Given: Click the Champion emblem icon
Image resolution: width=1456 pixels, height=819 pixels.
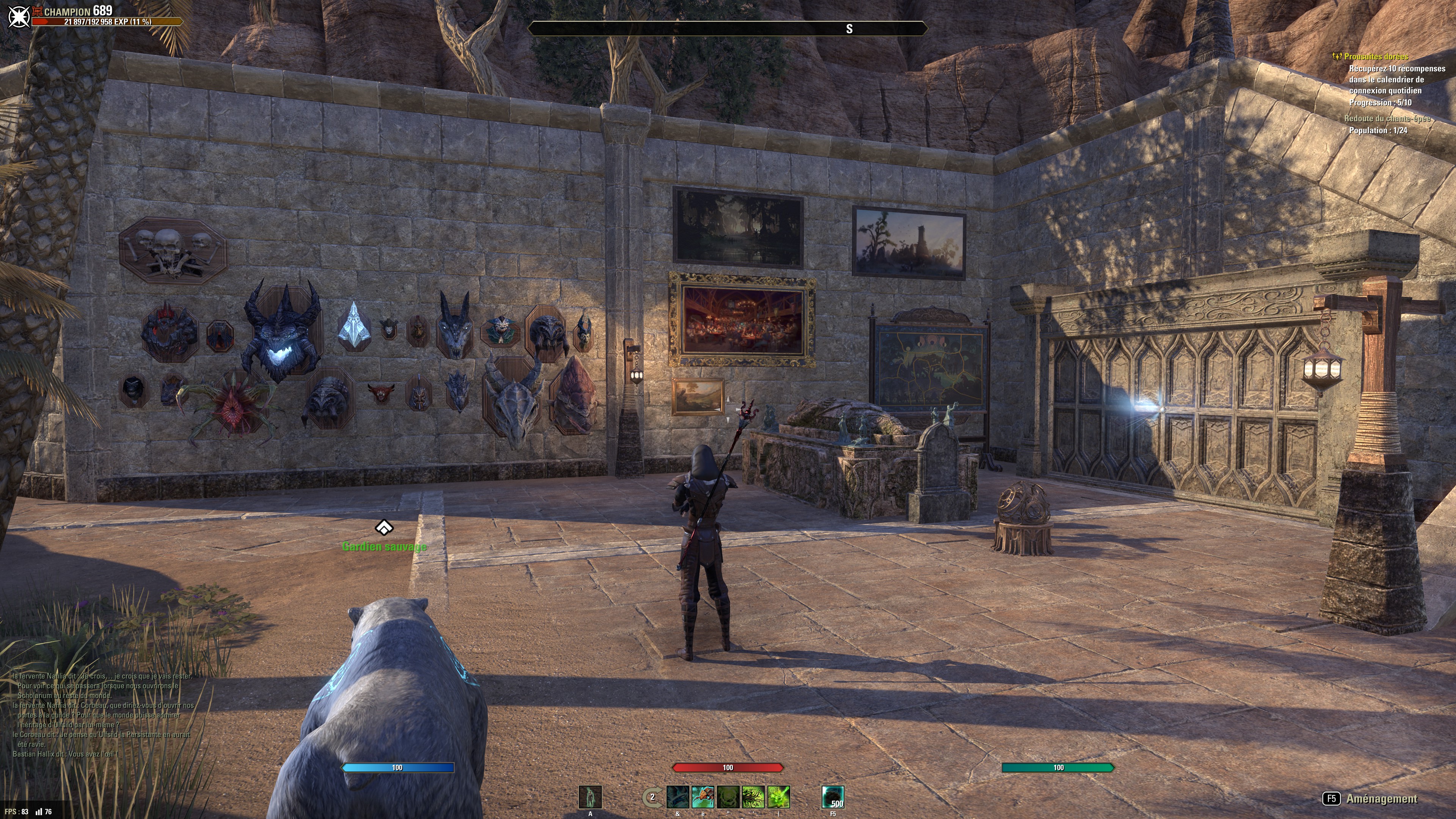Looking at the screenshot, I should [18, 16].
